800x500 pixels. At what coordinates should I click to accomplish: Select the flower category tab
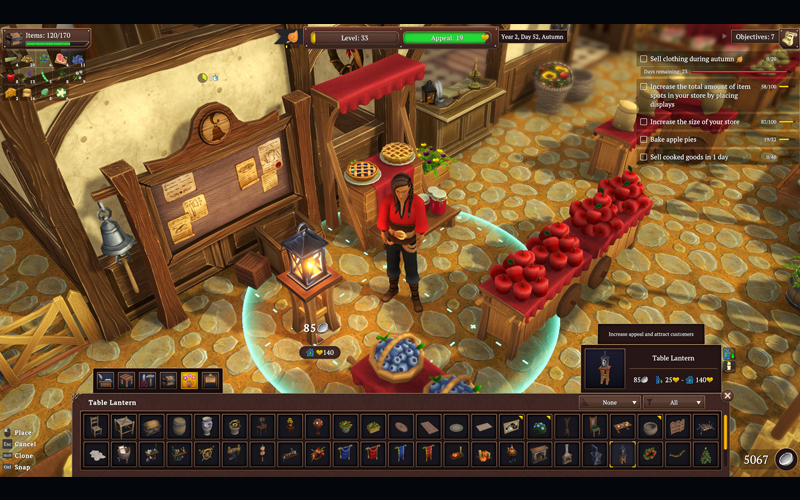pyautogui.click(x=189, y=380)
